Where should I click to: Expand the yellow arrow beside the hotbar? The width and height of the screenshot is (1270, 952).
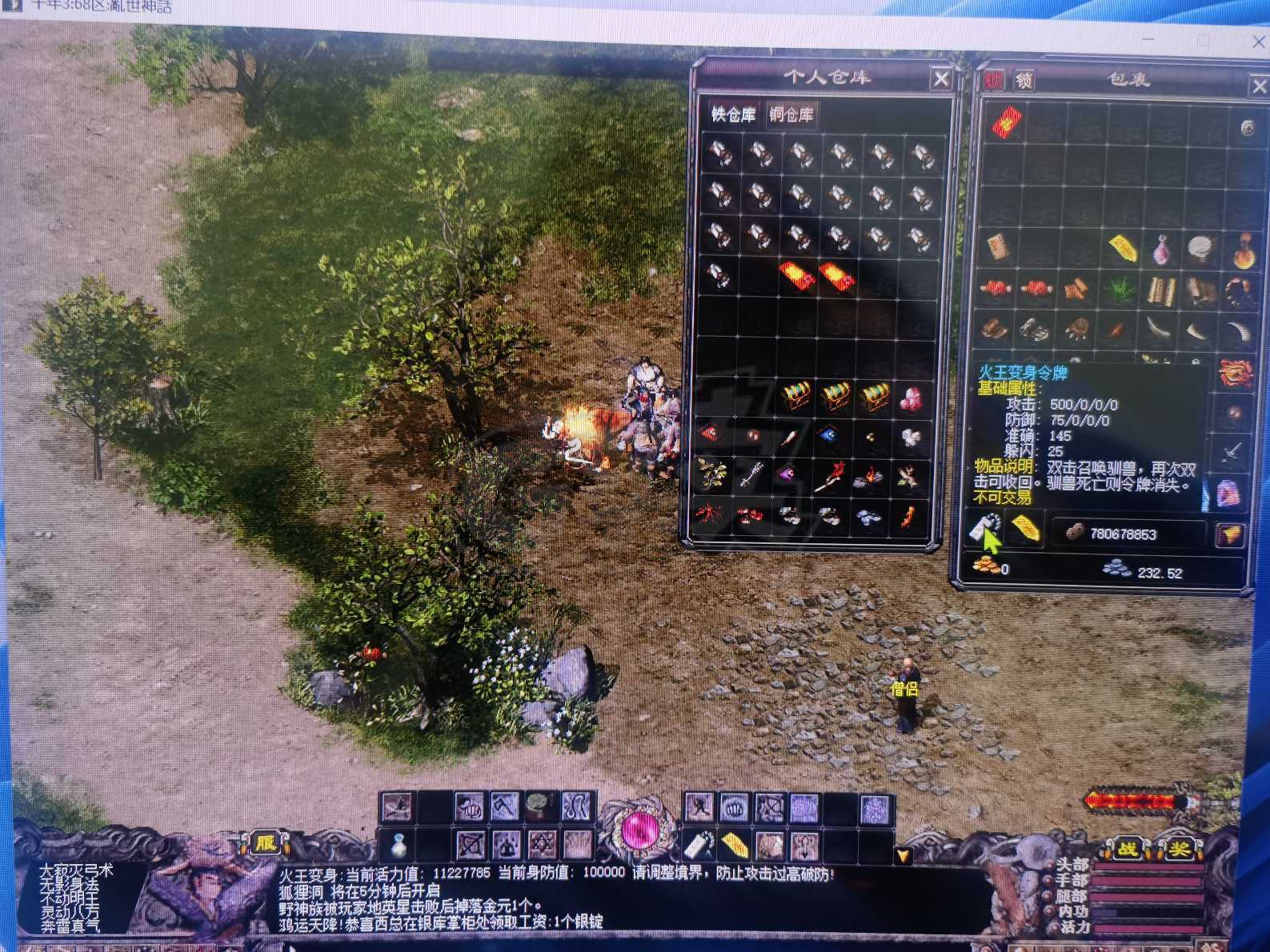(x=903, y=855)
